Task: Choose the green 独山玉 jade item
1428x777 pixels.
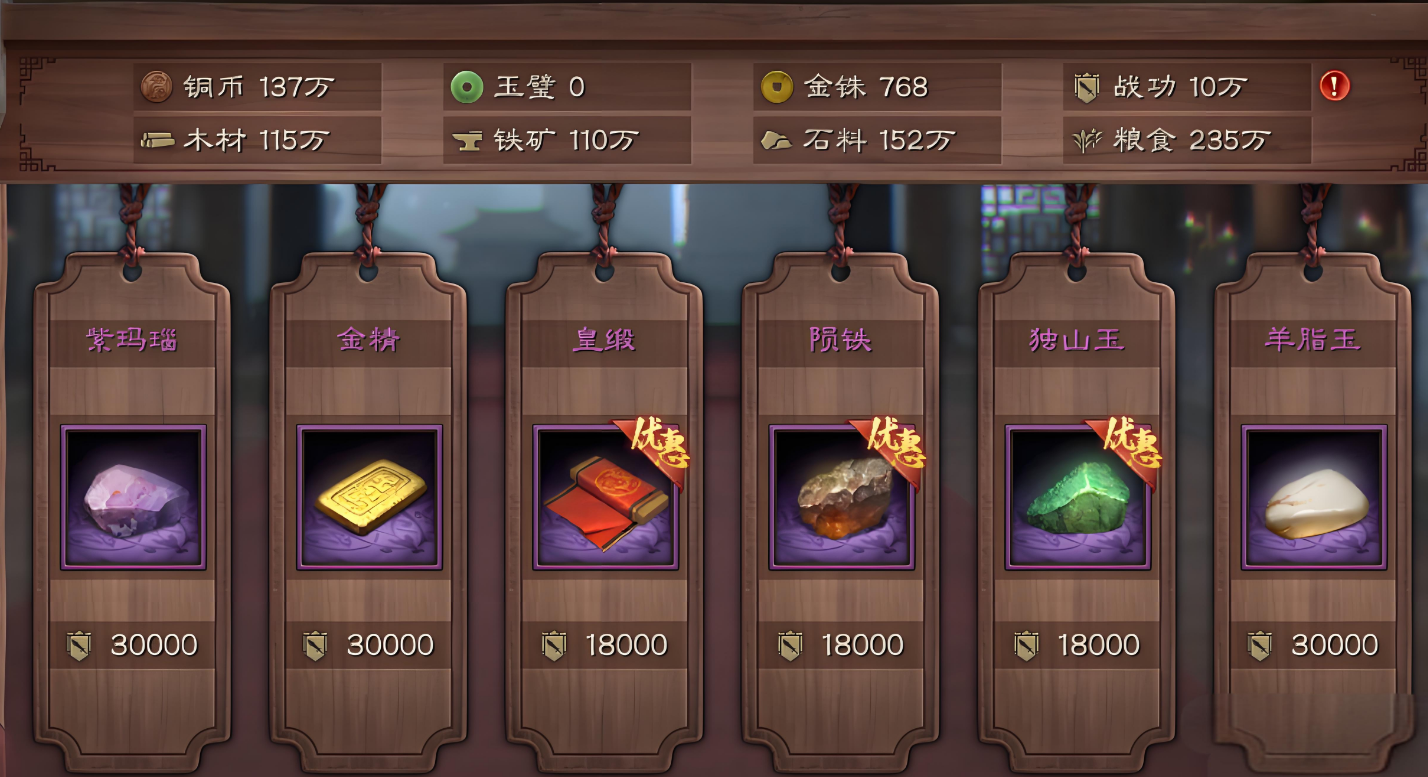Action: [x=1077, y=497]
